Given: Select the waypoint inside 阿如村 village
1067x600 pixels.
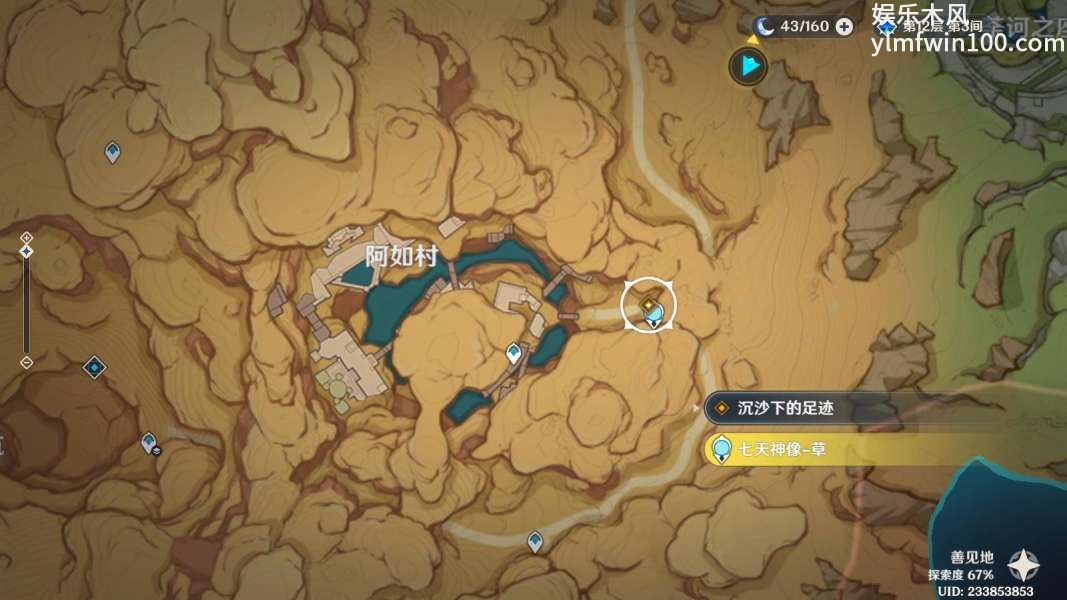Looking at the screenshot, I should coord(514,352).
